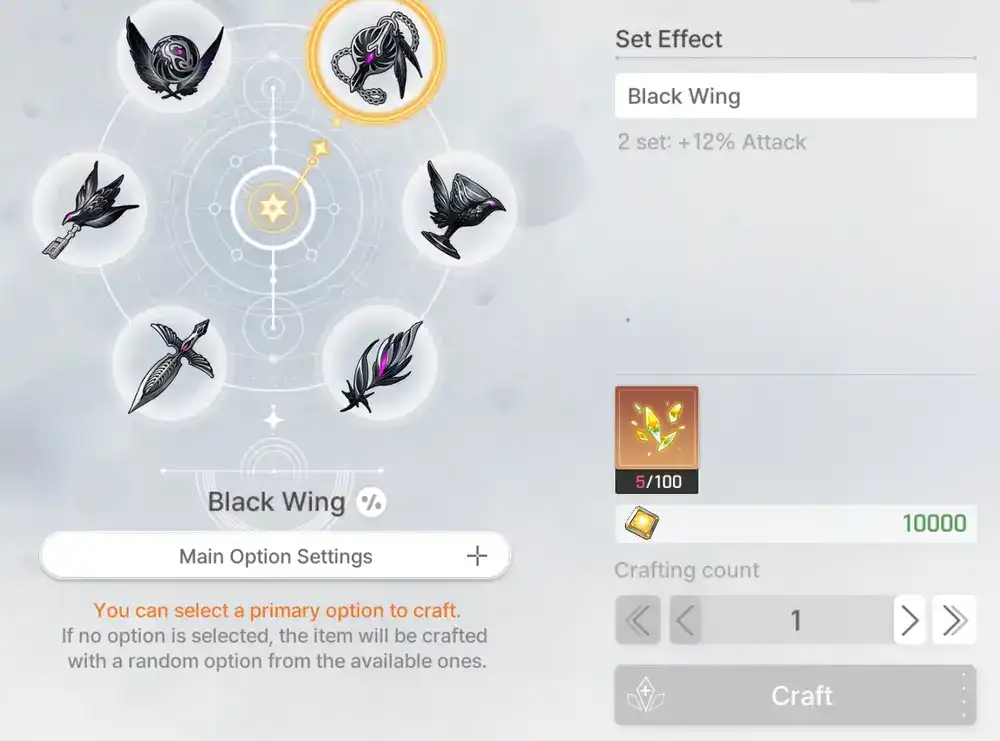Open Main Option Settings
Screen dimensions: 1000x741
click(275, 556)
